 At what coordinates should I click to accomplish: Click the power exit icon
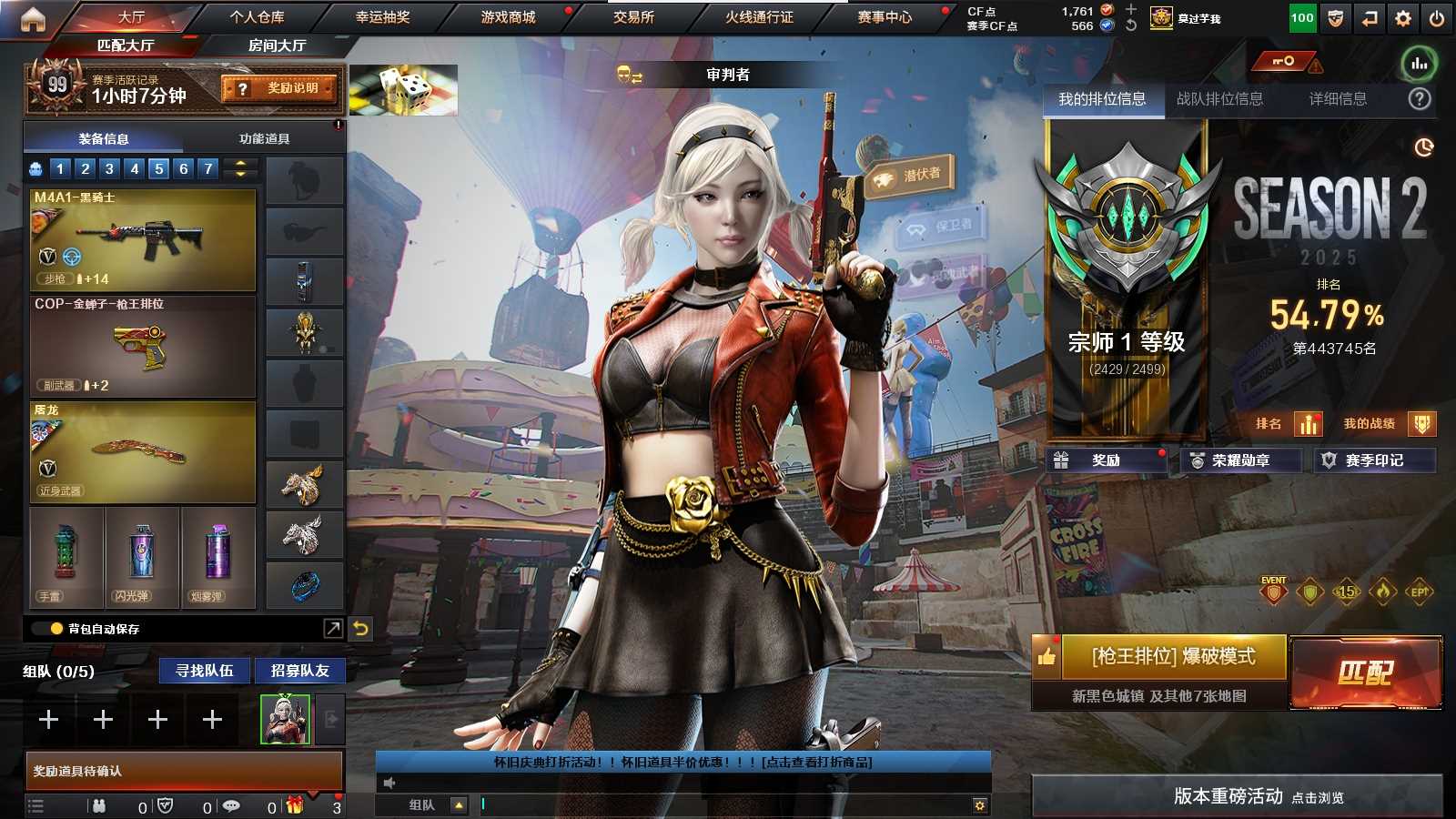1437,18
